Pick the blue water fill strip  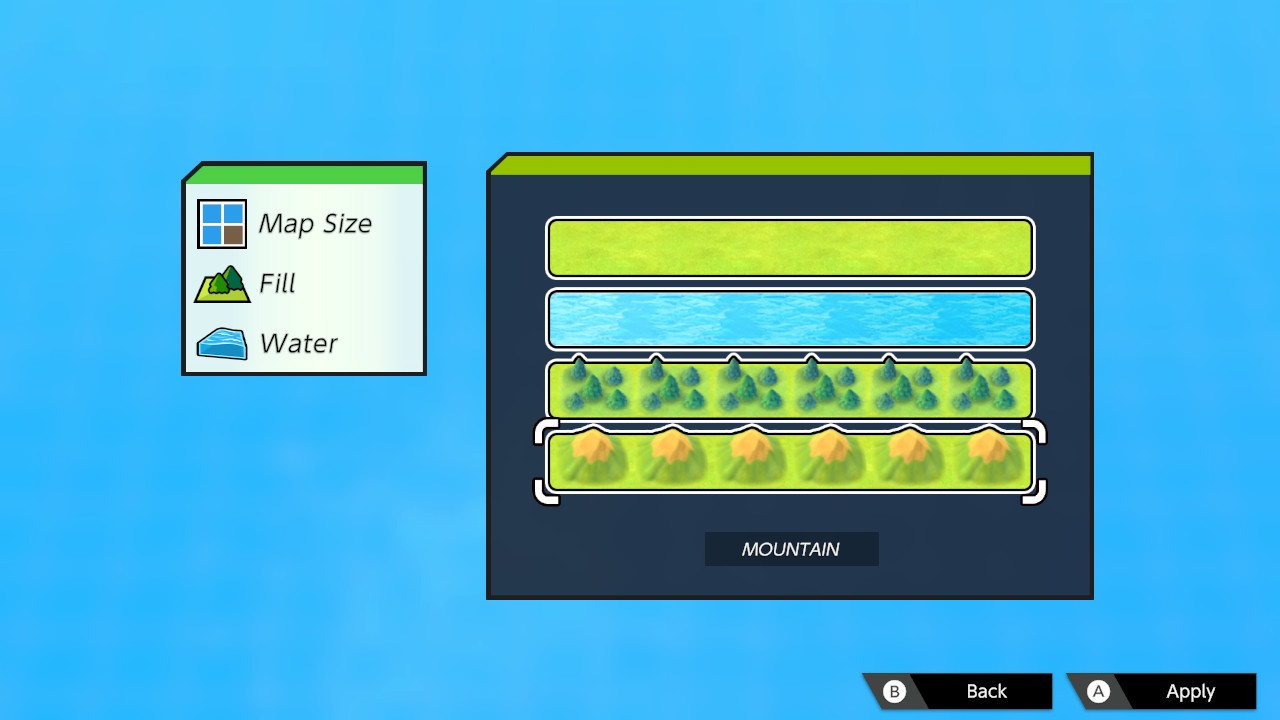coord(790,319)
